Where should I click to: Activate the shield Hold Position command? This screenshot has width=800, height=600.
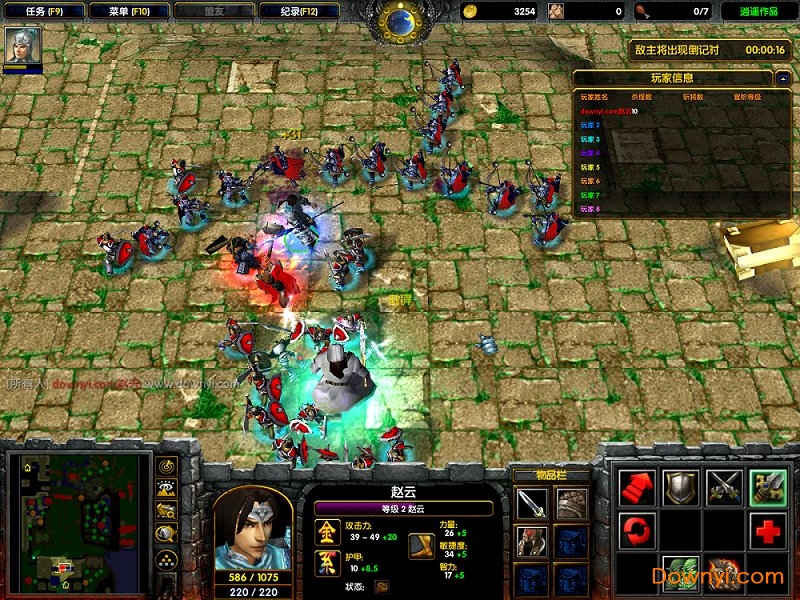coord(681,487)
